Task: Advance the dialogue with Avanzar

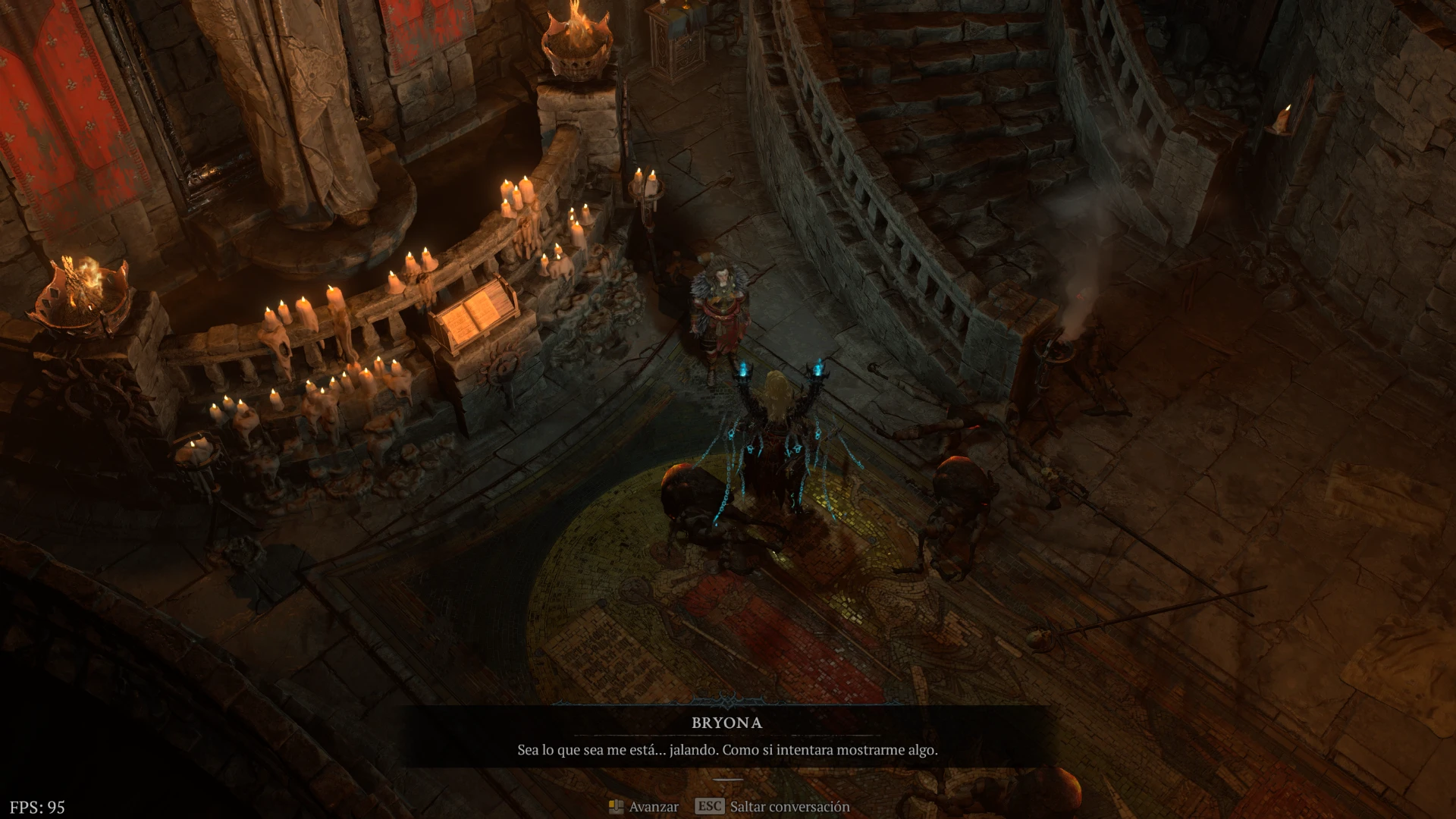Action: pos(644,806)
